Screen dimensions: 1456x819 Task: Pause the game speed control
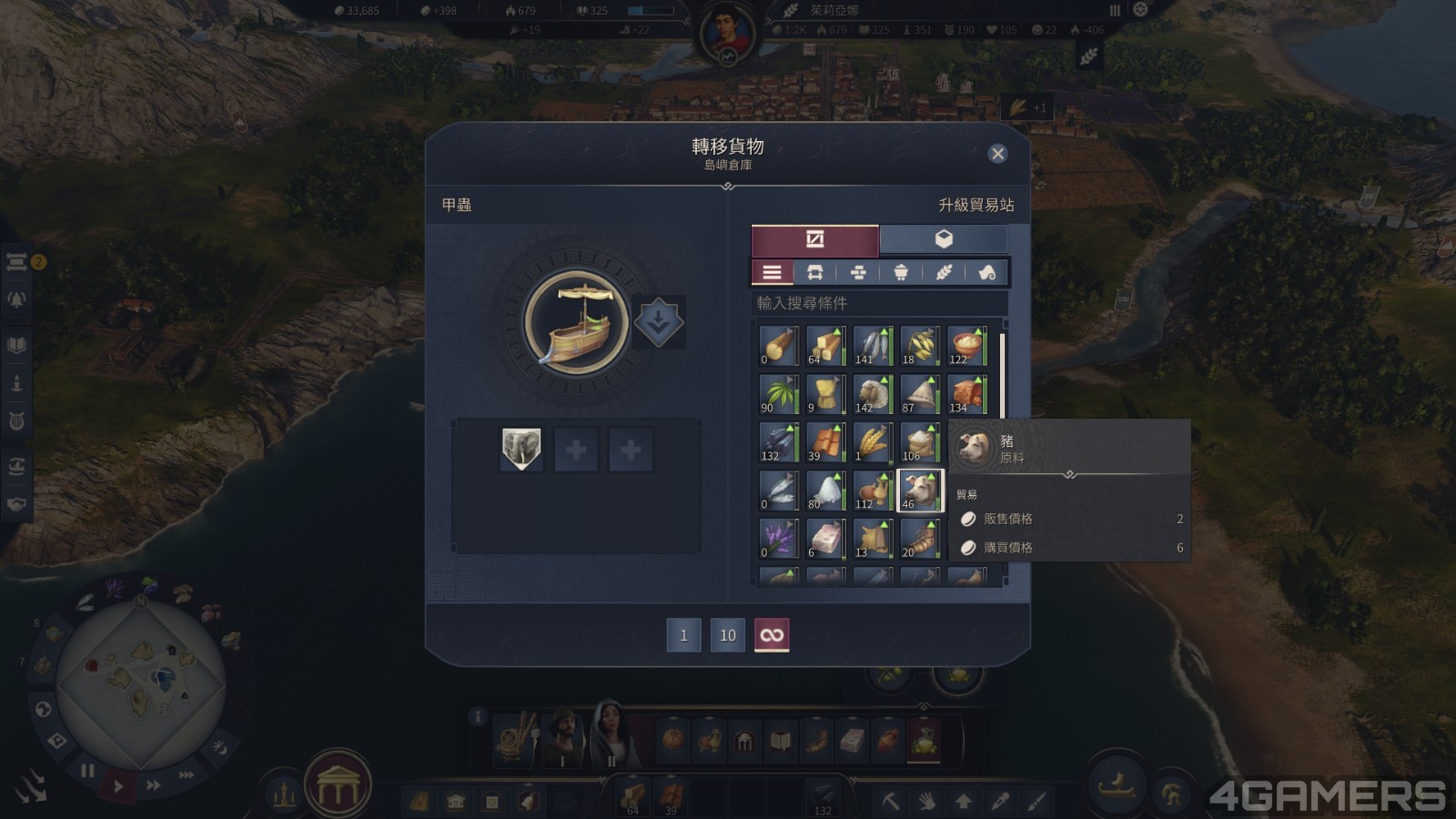coord(87,771)
